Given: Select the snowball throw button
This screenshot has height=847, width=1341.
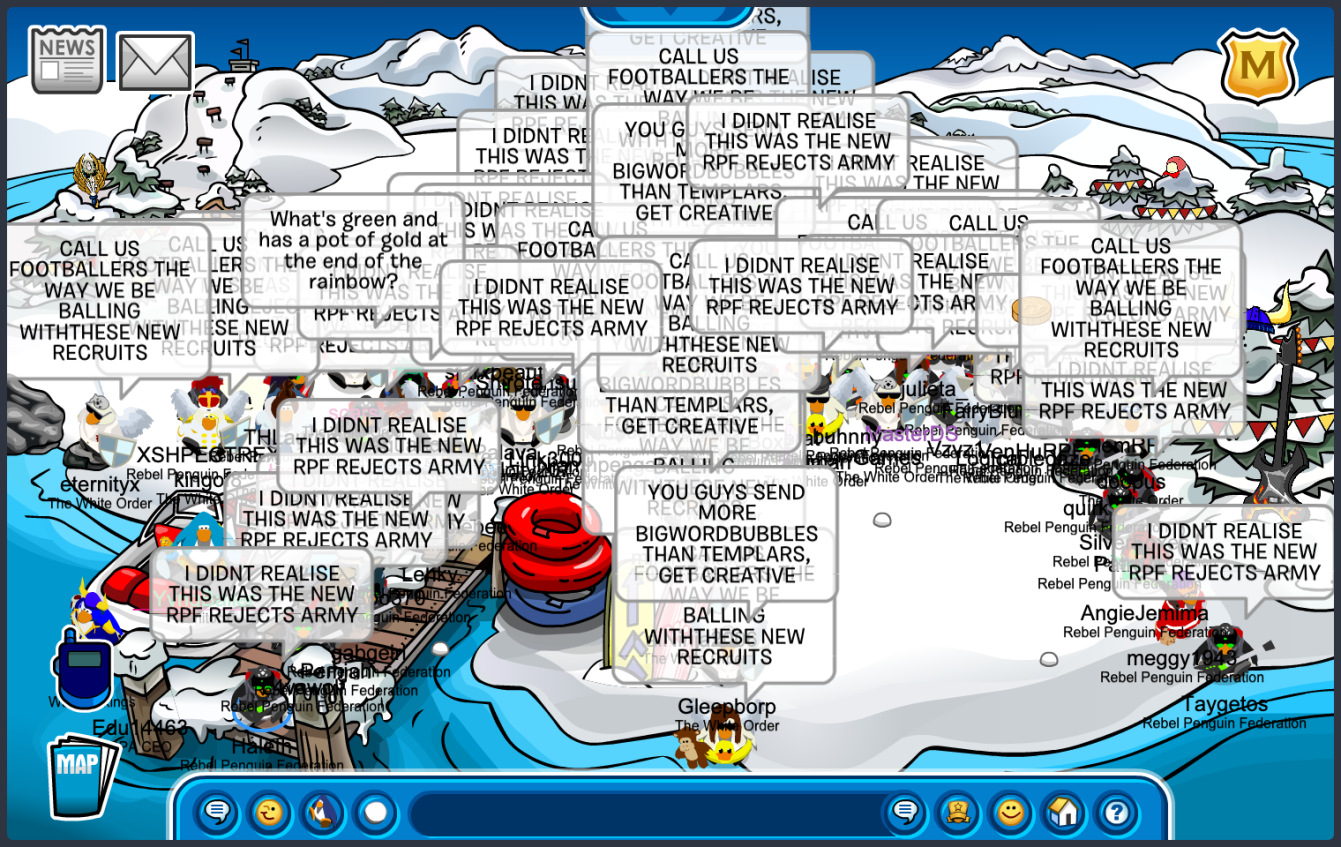Looking at the screenshot, I should pyautogui.click(x=375, y=811).
